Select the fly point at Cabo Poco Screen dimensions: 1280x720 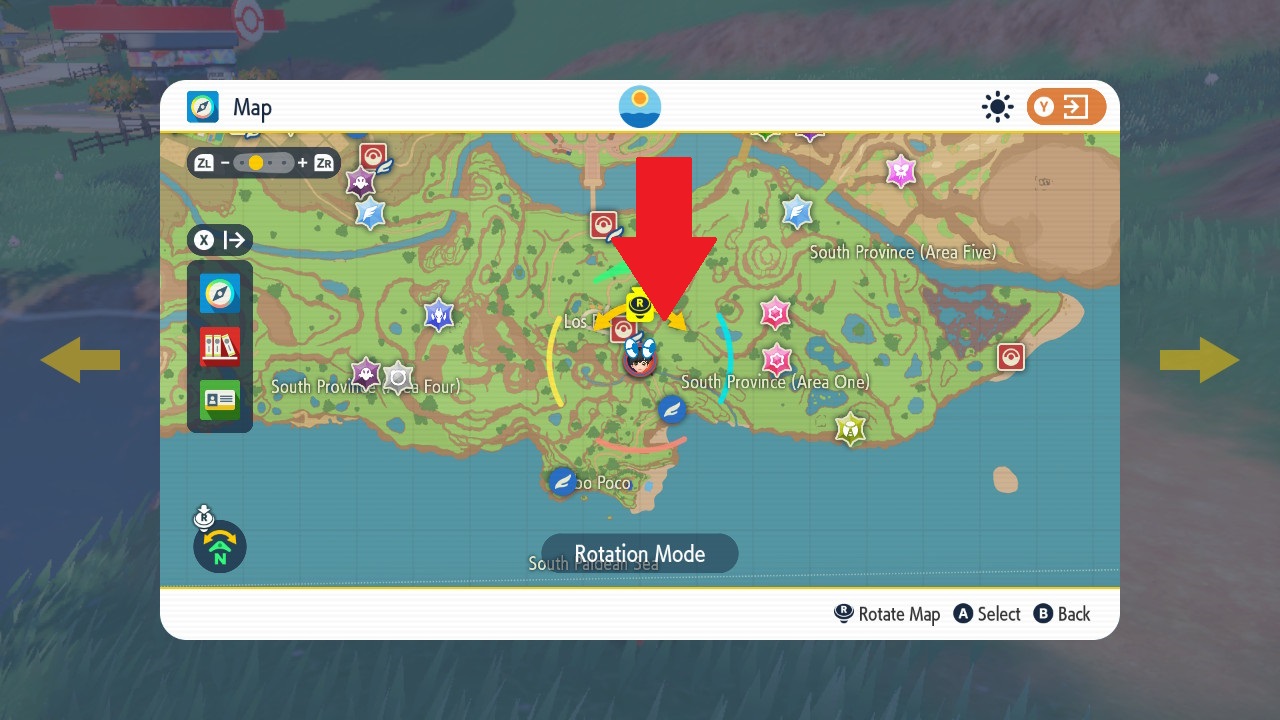(563, 481)
